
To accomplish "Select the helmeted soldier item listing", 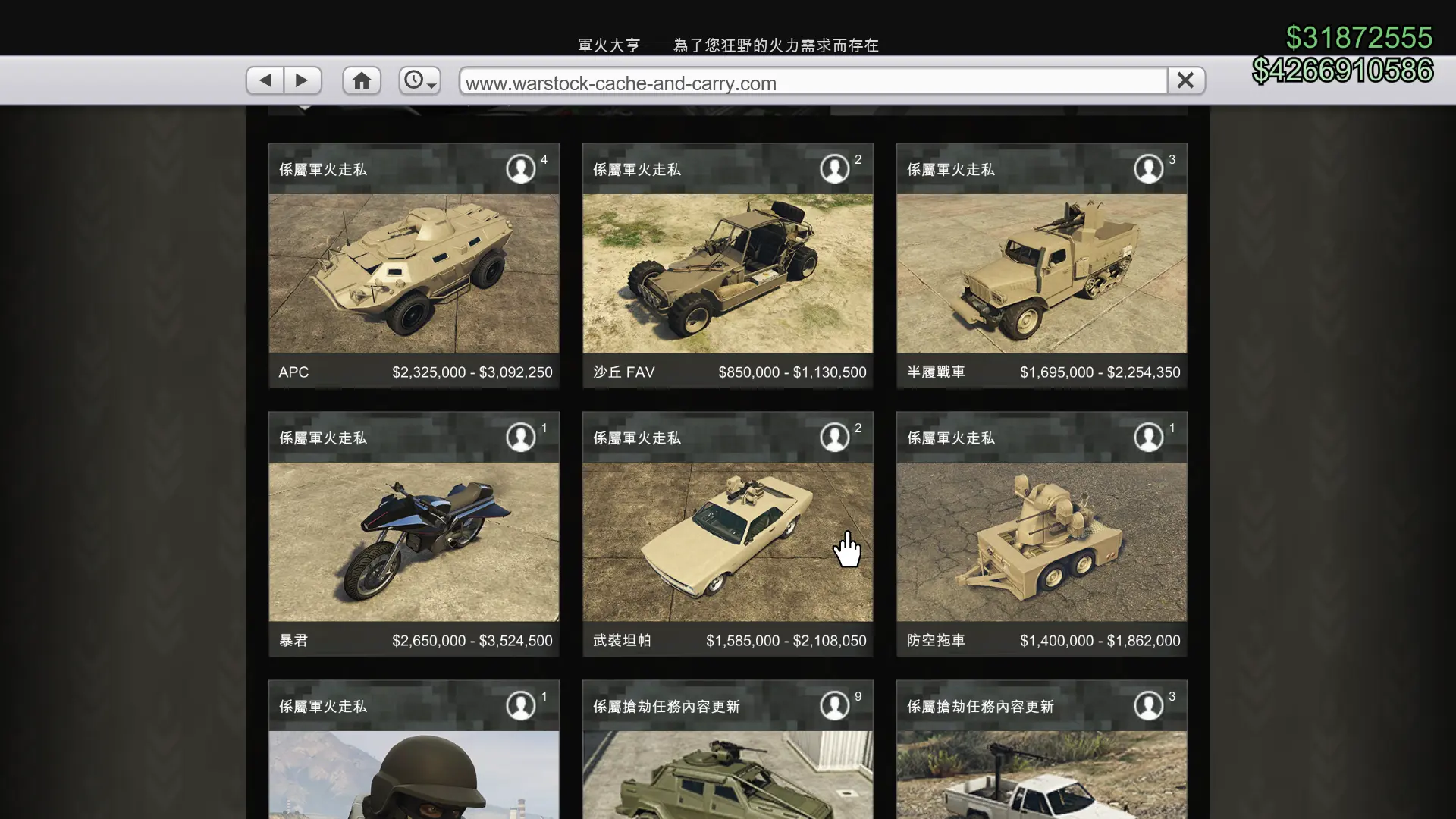I will point(414,773).
